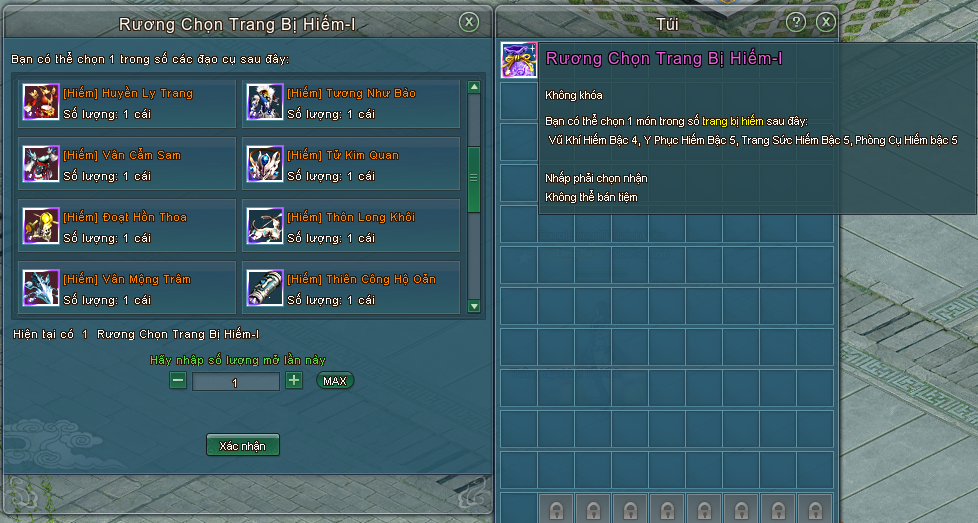Click the Xác nhận confirm button
Image resolution: width=978 pixels, height=523 pixels.
(x=242, y=446)
